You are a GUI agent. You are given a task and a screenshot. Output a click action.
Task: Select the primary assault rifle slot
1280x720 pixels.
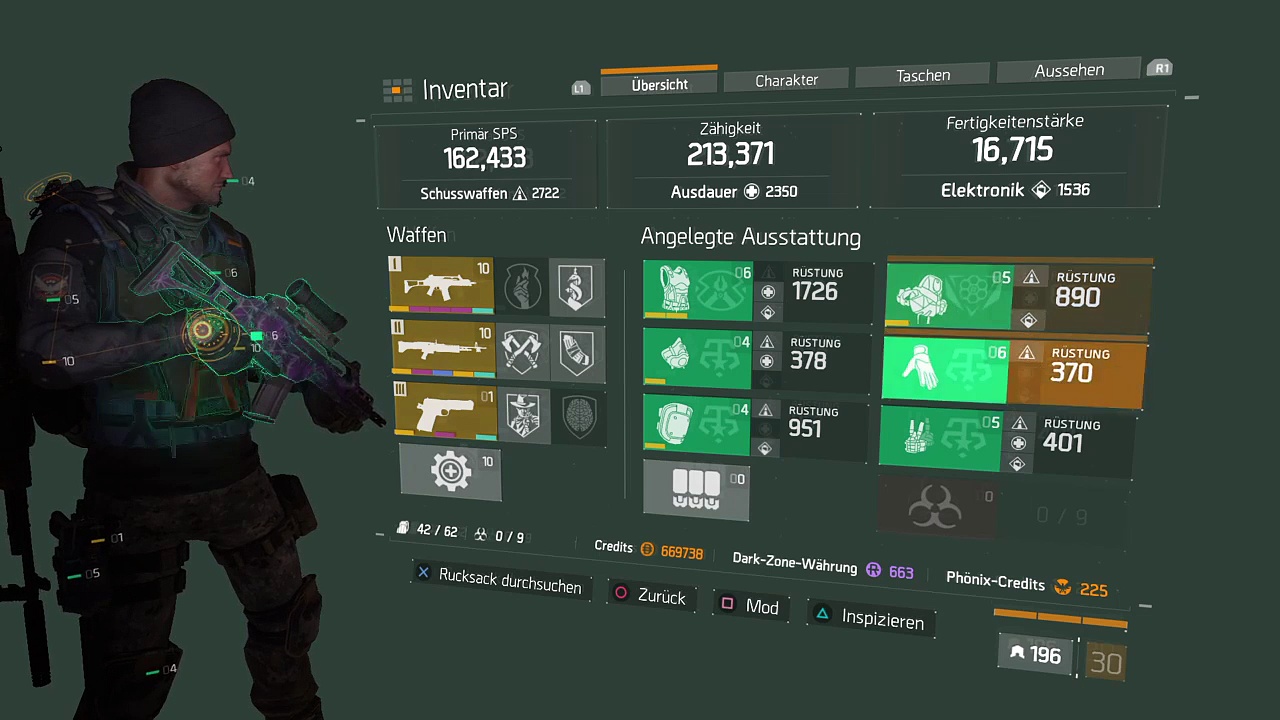pyautogui.click(x=441, y=286)
